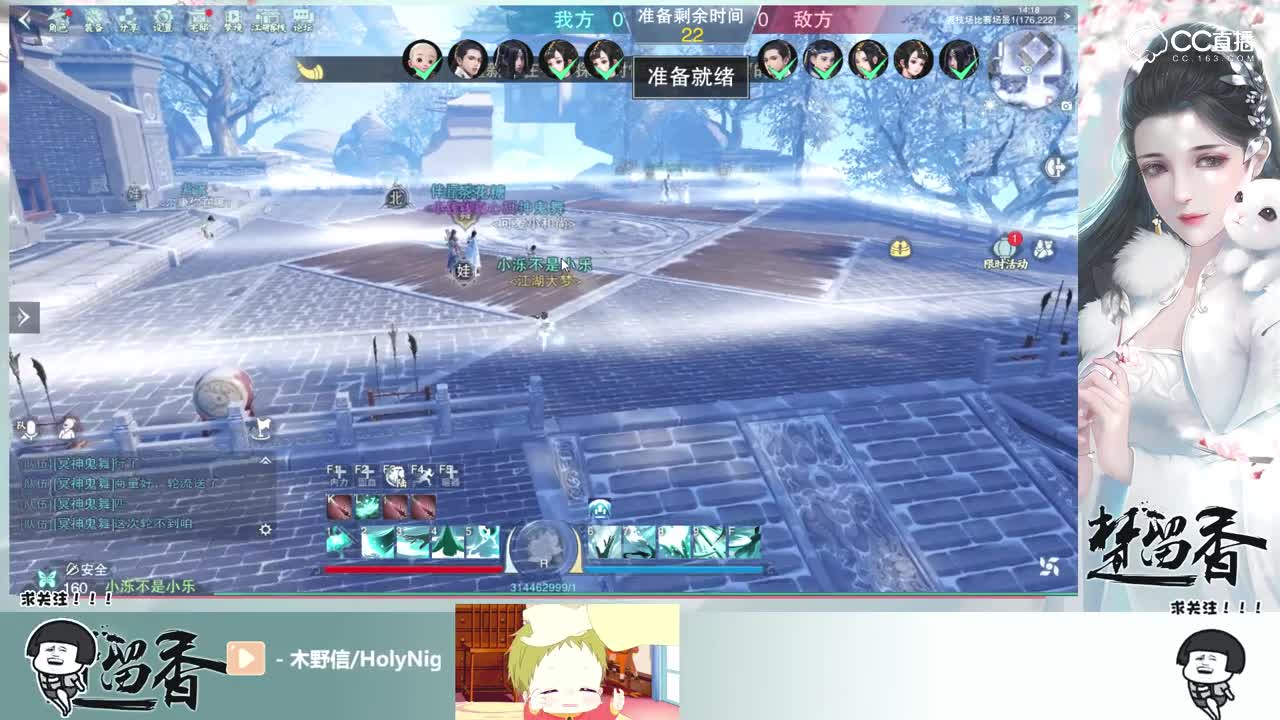Click the camera icon below the minimap

point(1066,106)
